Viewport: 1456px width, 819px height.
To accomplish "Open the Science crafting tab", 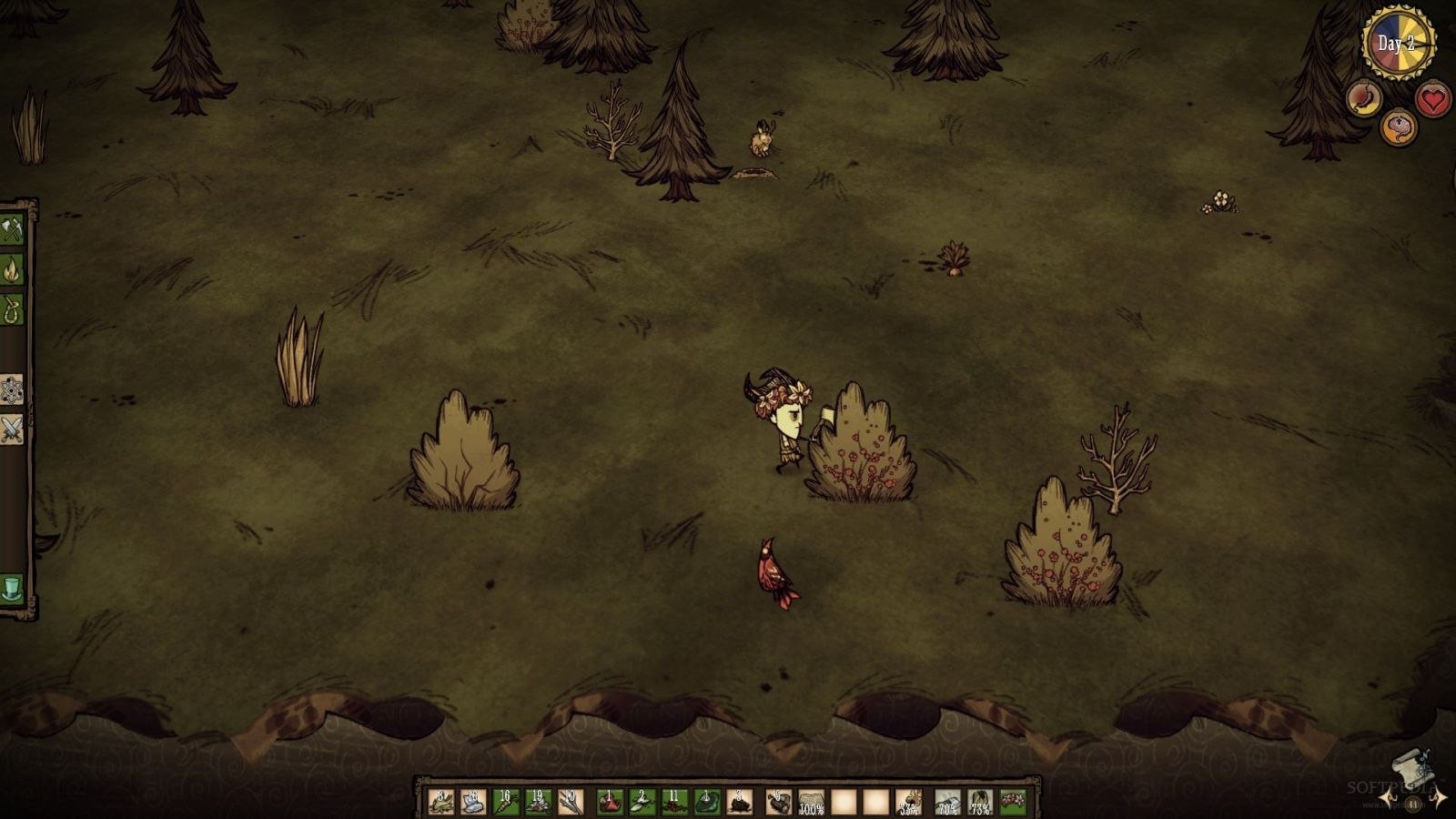I will 12,389.
